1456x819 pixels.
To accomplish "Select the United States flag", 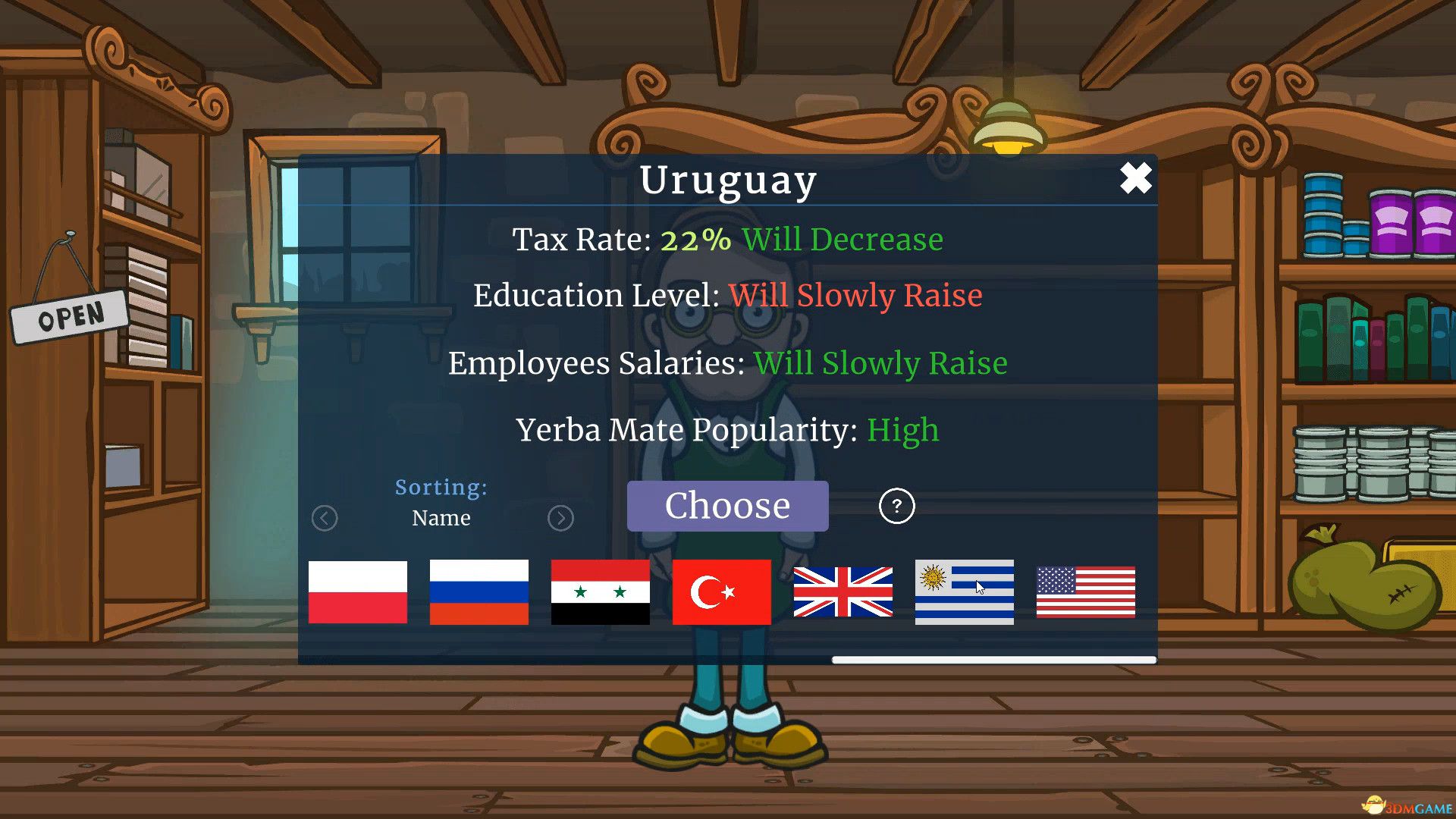I will 1085,591.
